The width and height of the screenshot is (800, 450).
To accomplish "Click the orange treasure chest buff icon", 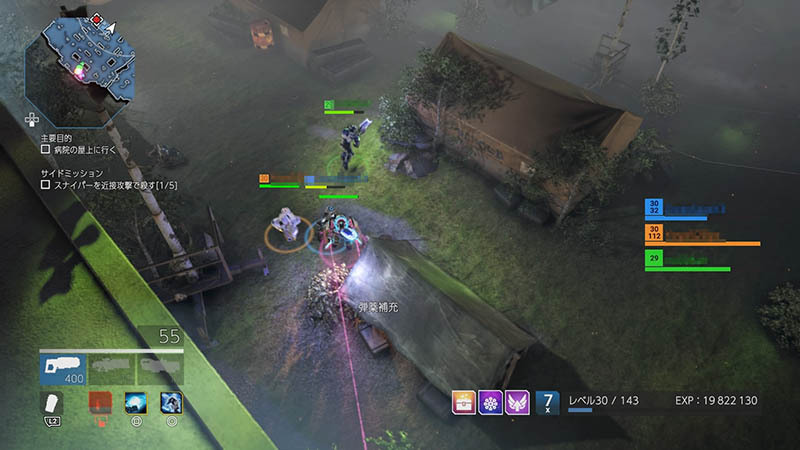I will 464,402.
